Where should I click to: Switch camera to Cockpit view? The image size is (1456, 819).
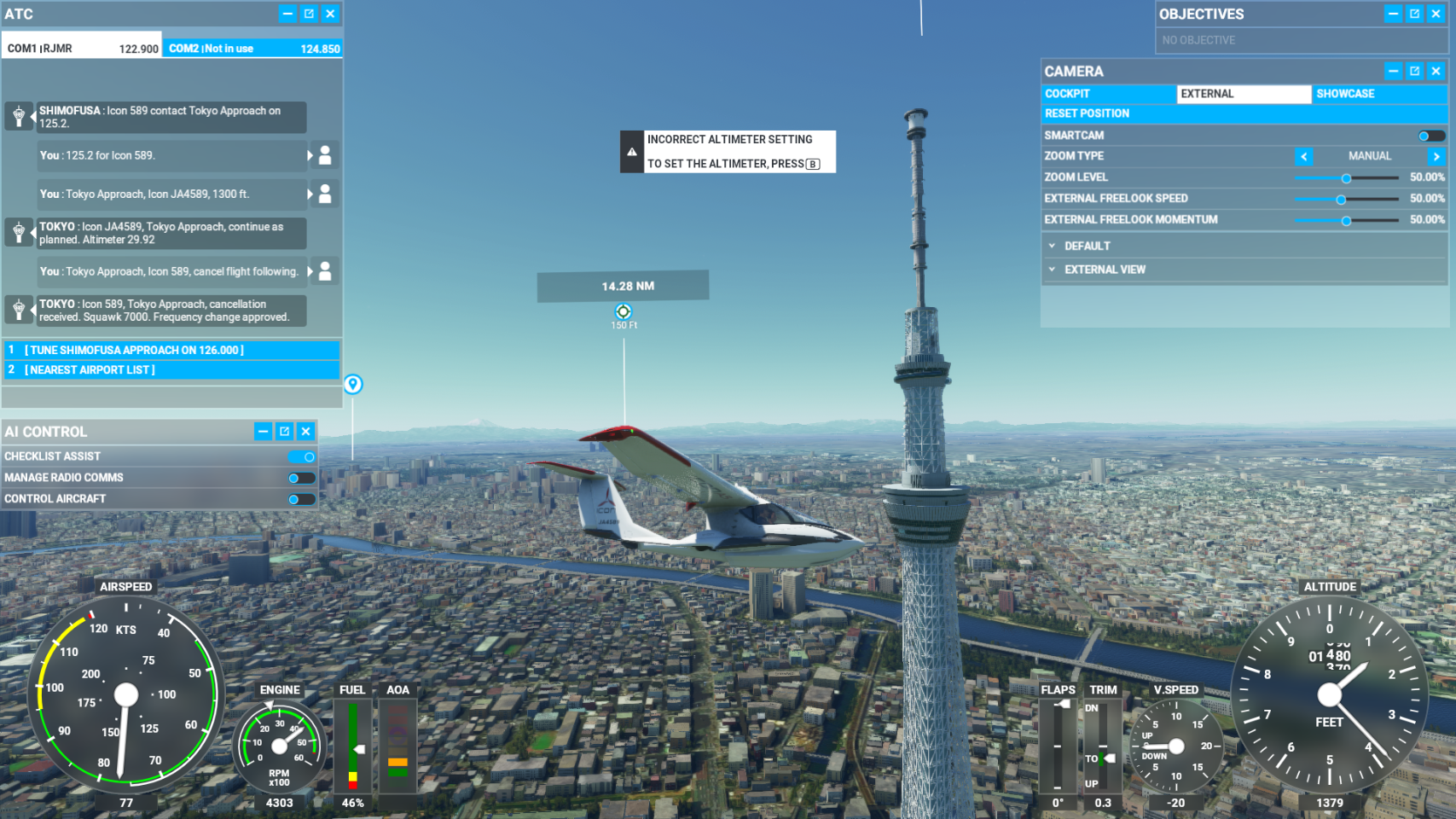(1108, 94)
